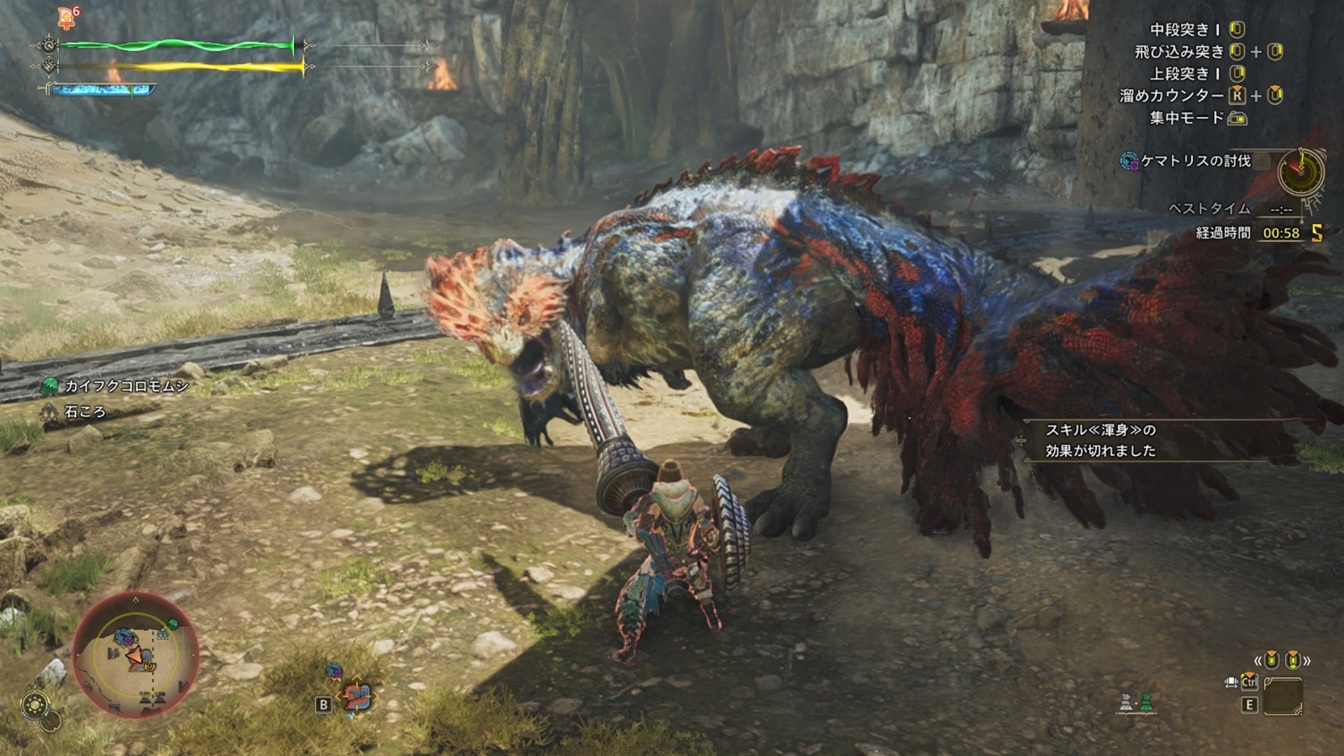Screen dimensions: 1344x756
Task: Click the monster icon on the minimap
Action: tap(124, 637)
